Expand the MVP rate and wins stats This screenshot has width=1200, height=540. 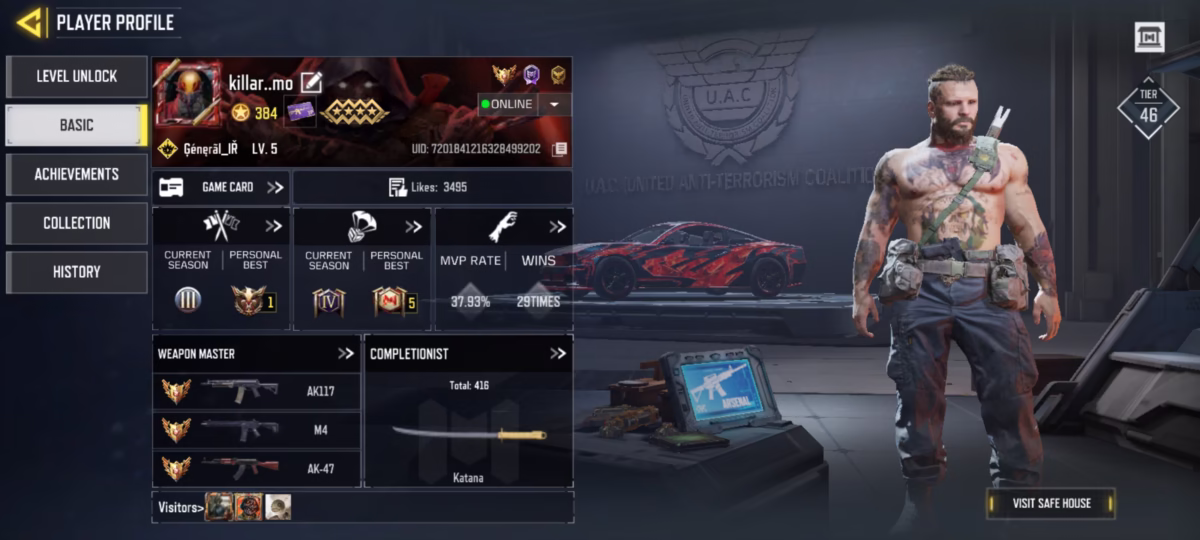[x=558, y=227]
